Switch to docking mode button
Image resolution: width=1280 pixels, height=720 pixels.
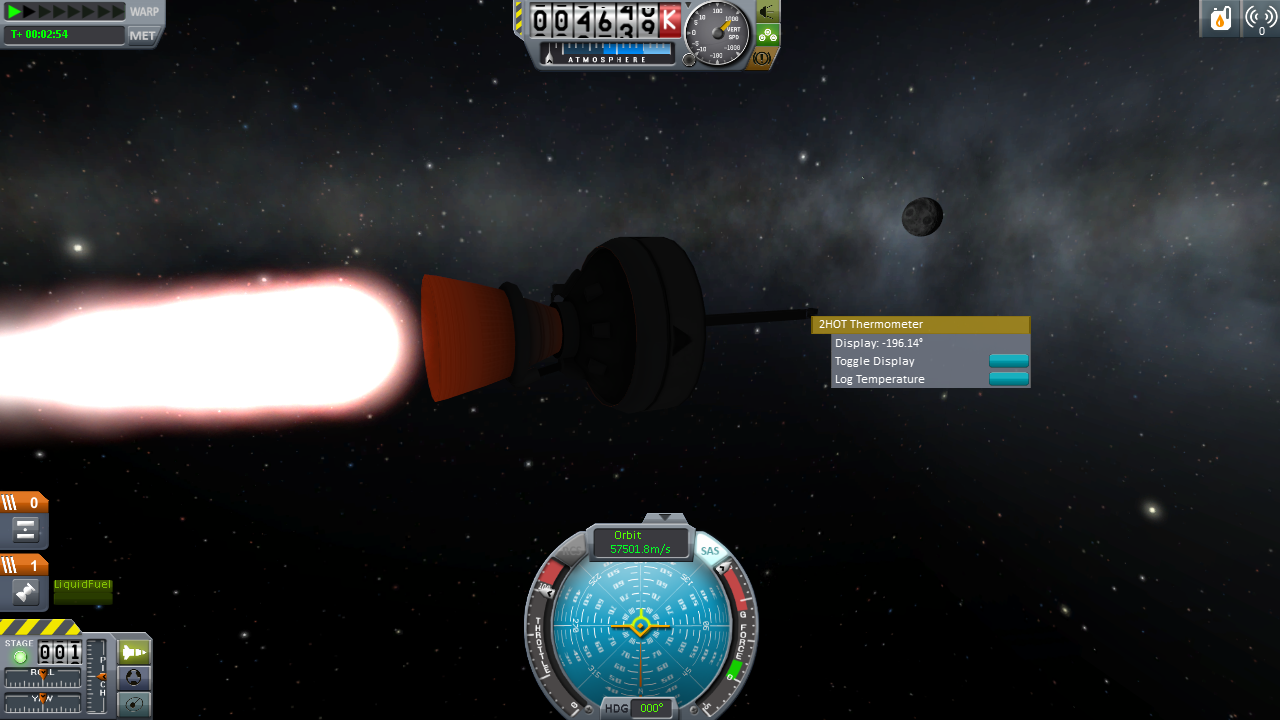coord(134,679)
